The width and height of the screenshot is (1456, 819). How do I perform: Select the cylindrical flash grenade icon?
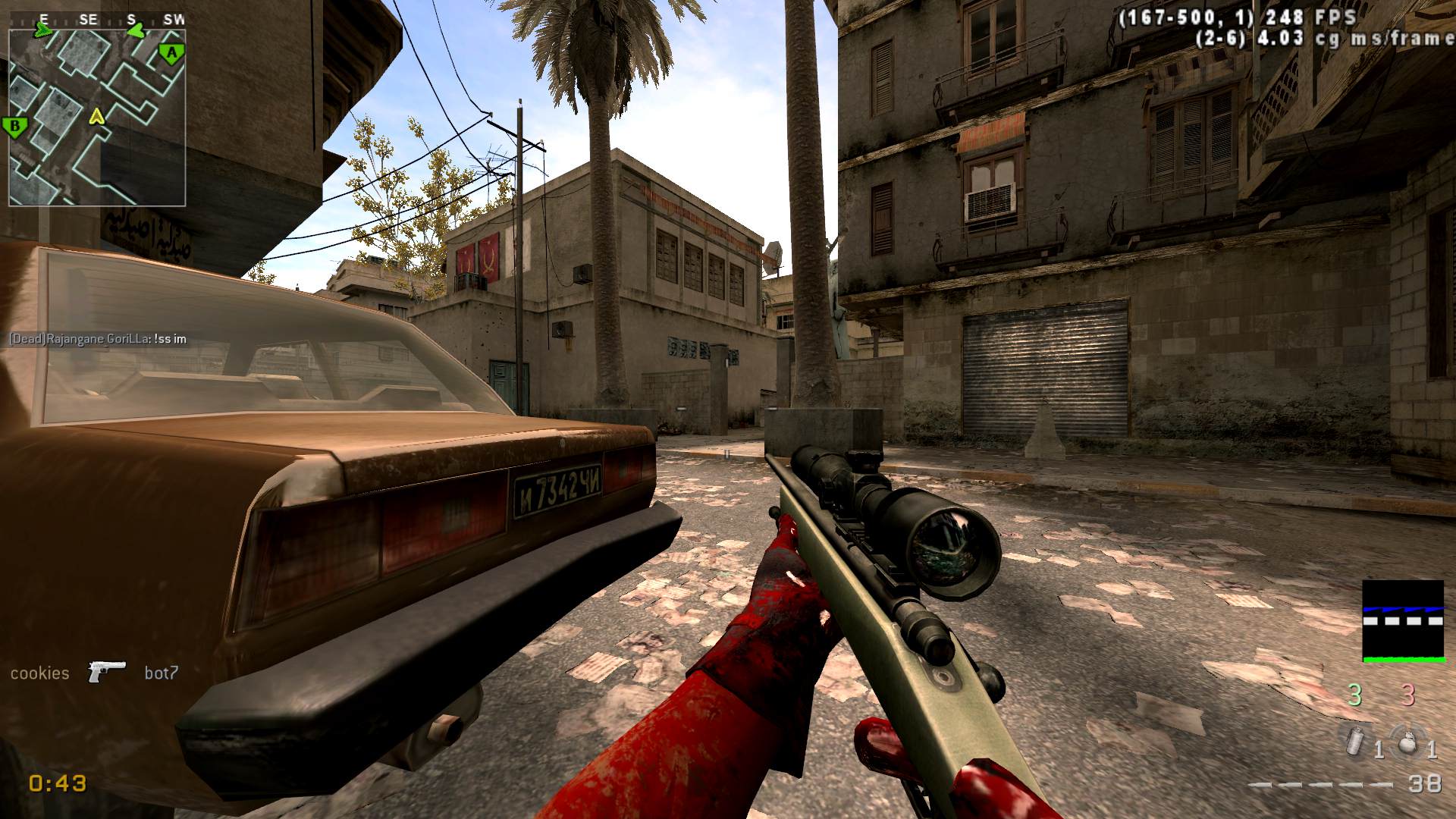(x=1354, y=740)
